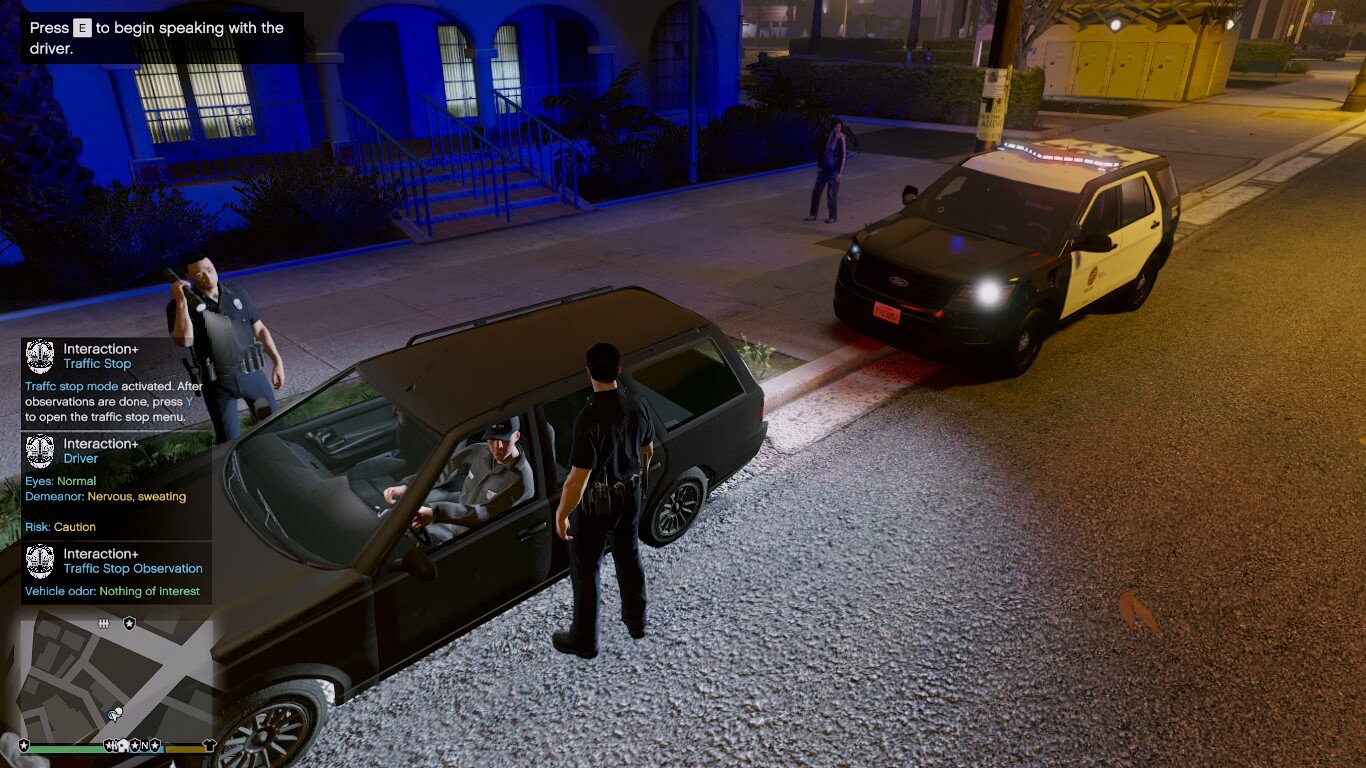This screenshot has height=768, width=1366.
Task: Click the clothing store shirt marker on minimap
Action: pyautogui.click(x=209, y=745)
